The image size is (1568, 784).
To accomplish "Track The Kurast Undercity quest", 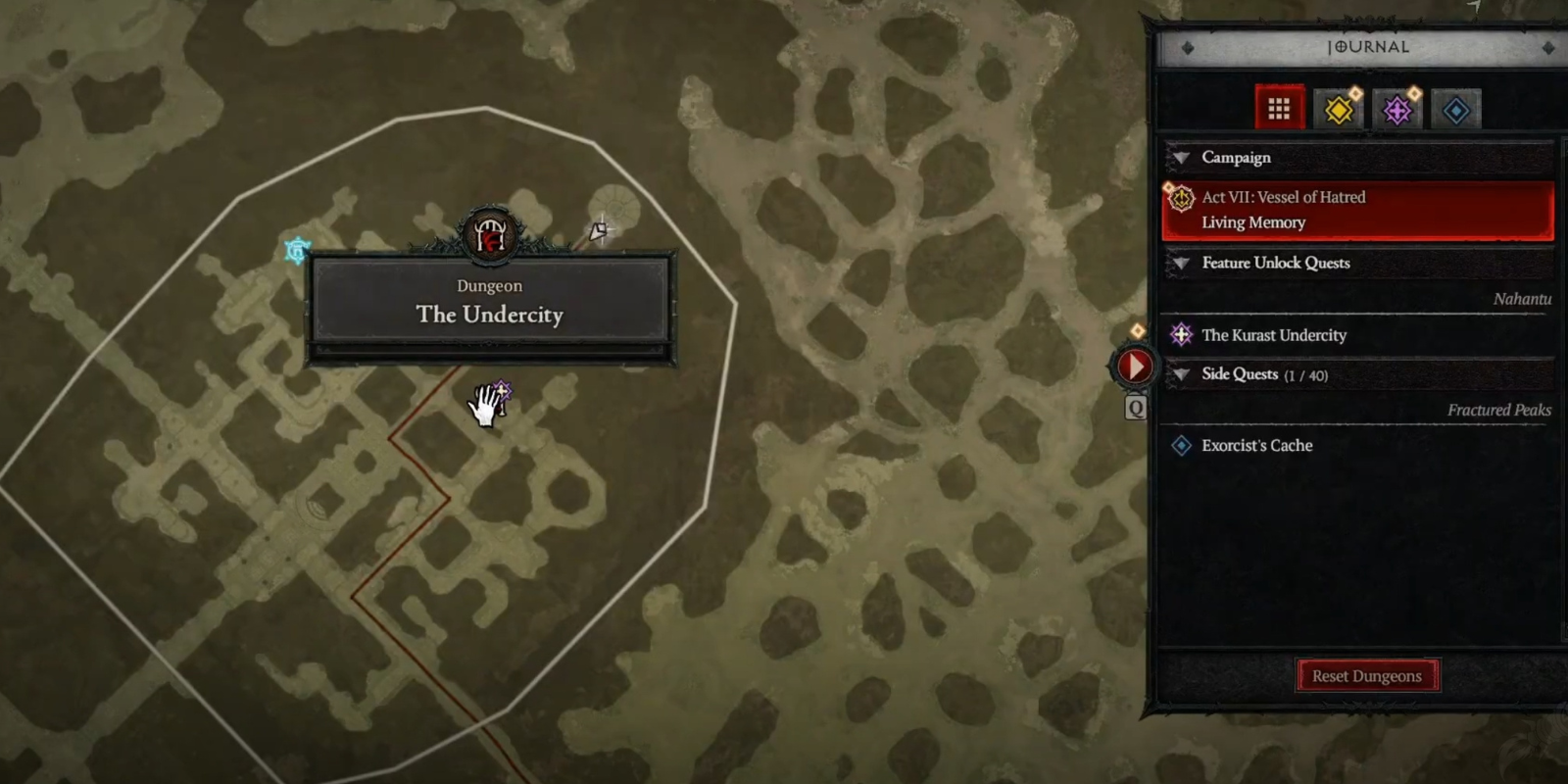I will [1274, 335].
